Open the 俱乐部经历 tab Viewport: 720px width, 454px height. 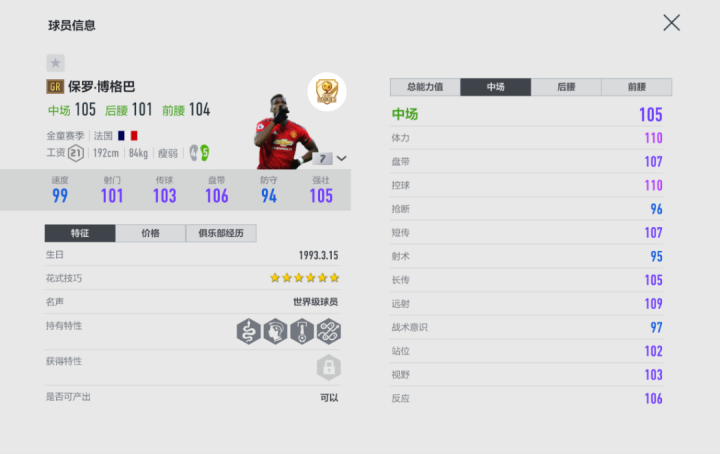tap(221, 233)
